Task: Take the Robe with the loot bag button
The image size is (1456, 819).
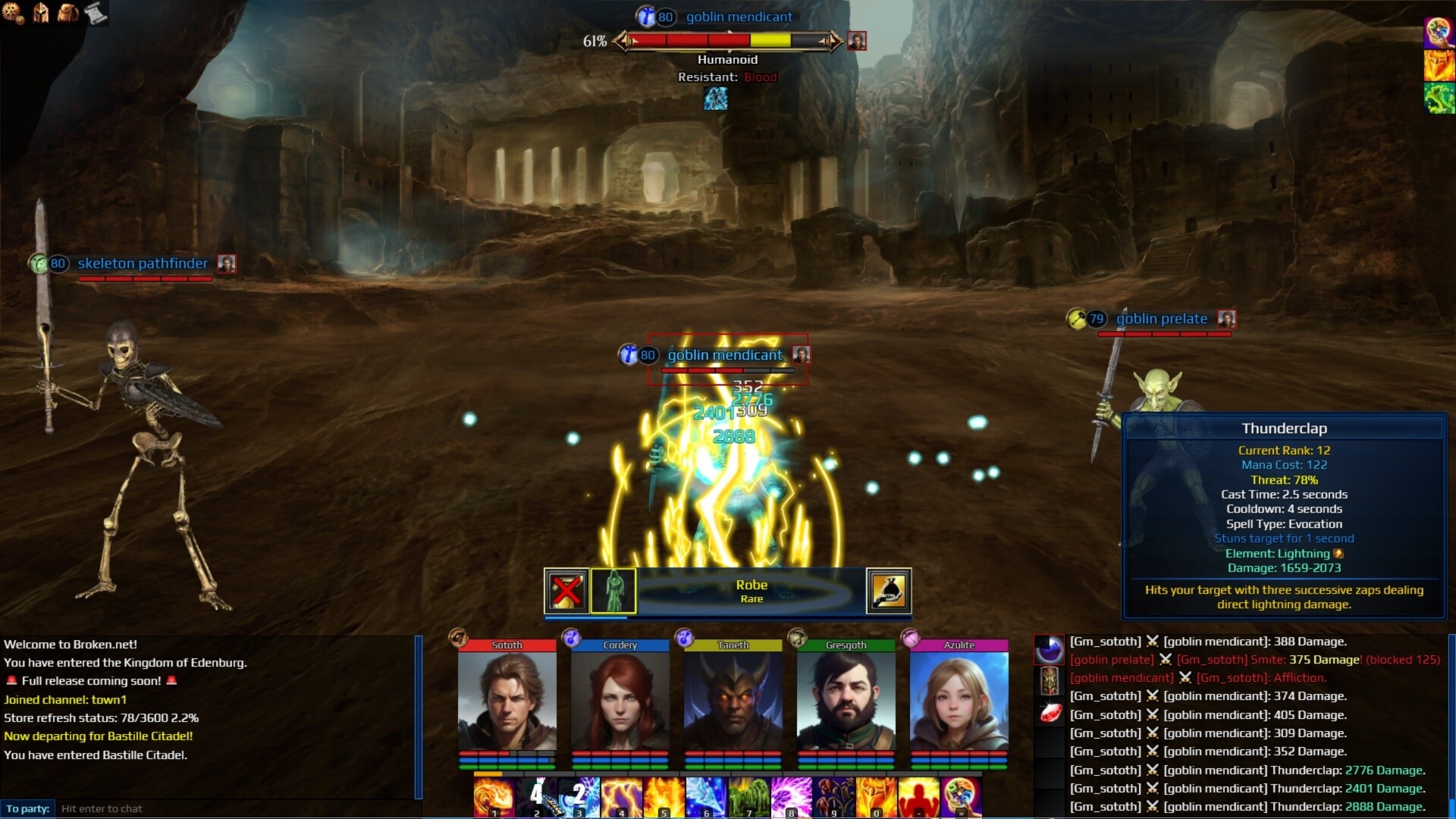Action: [888, 591]
